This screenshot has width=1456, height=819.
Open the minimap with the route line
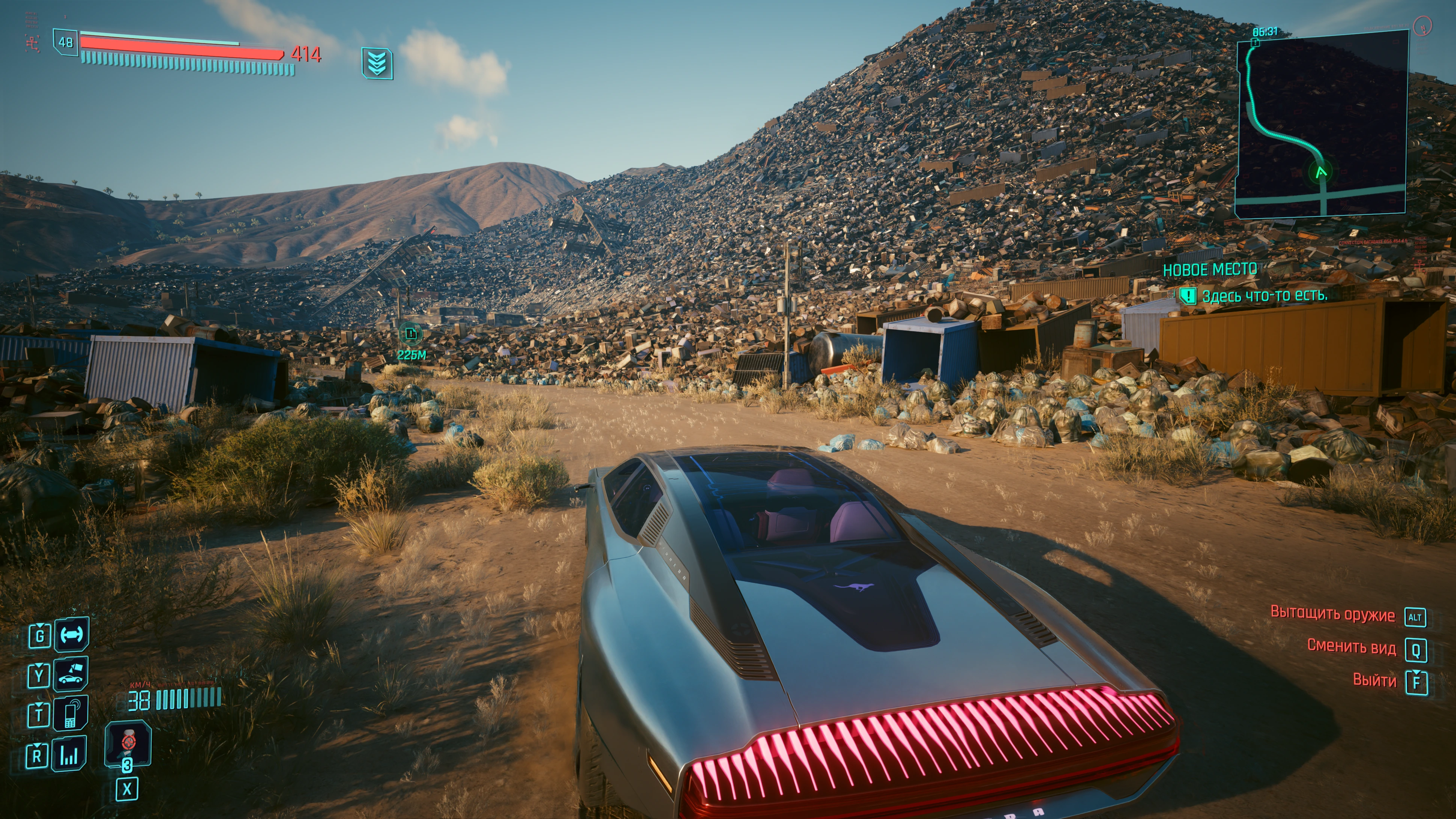tap(1322, 124)
